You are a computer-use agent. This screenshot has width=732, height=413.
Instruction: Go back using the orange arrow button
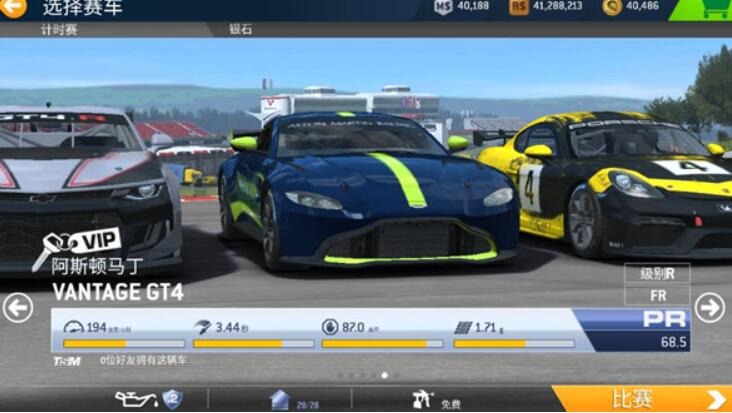pyautogui.click(x=13, y=8)
